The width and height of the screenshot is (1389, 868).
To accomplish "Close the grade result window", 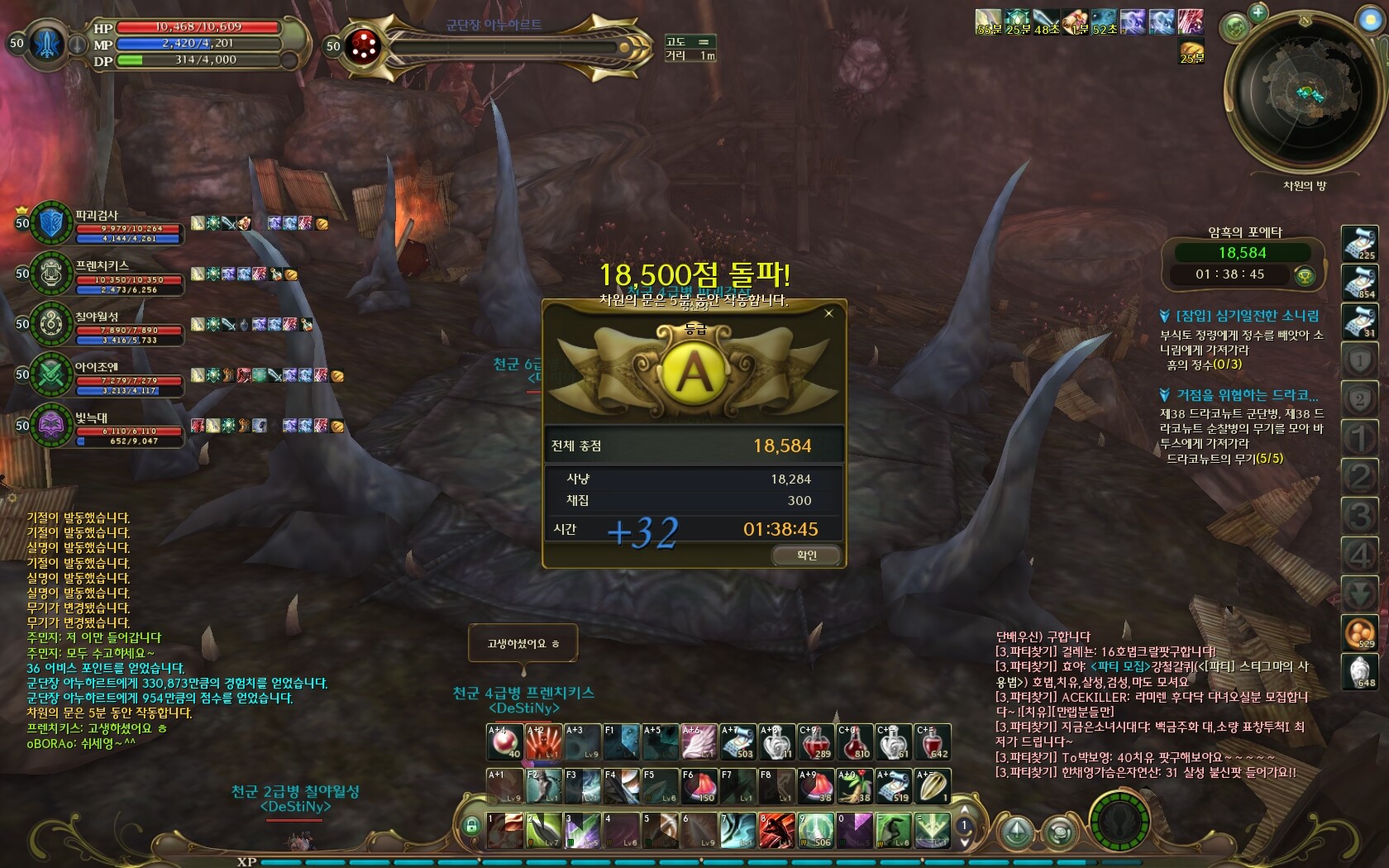I will pos(828,313).
